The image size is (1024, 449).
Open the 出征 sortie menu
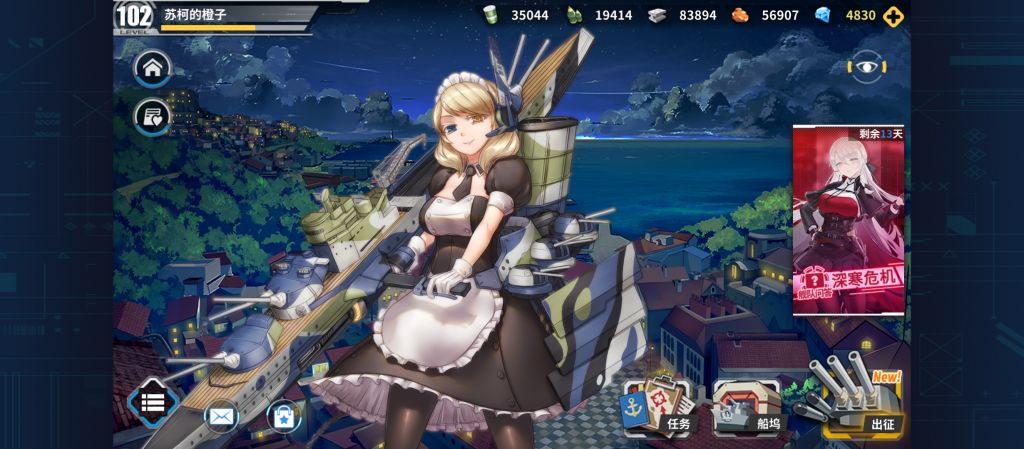click(x=858, y=403)
